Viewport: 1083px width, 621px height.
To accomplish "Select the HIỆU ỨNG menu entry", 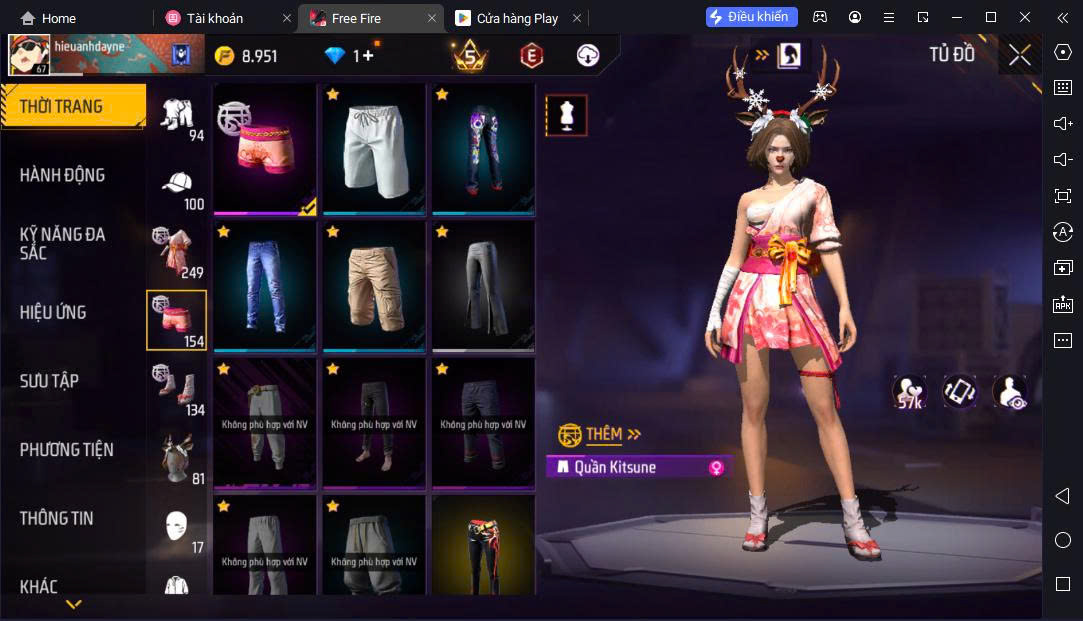I will click(x=53, y=313).
